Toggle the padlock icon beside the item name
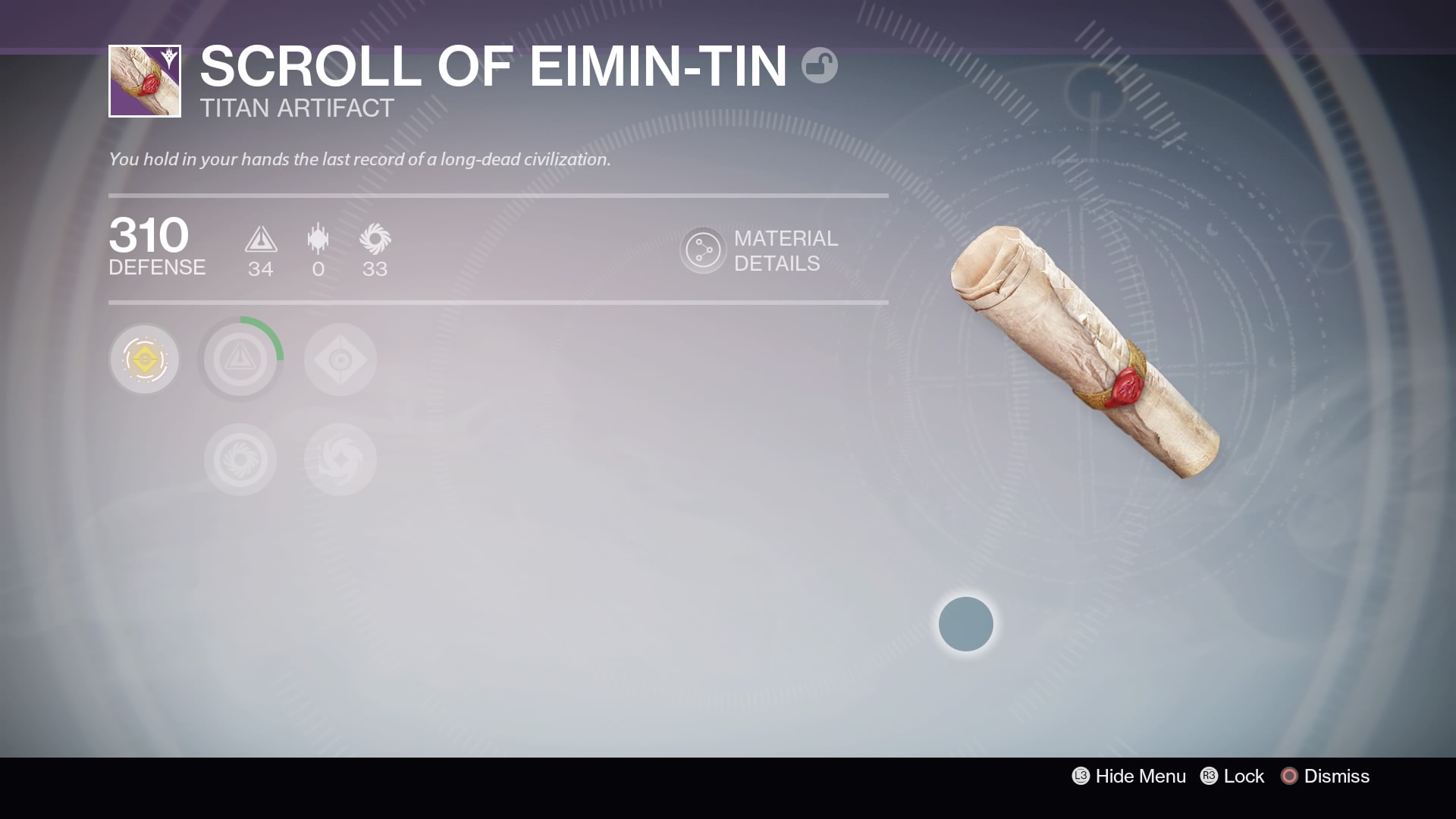The width and height of the screenshot is (1456, 819). coord(819,66)
